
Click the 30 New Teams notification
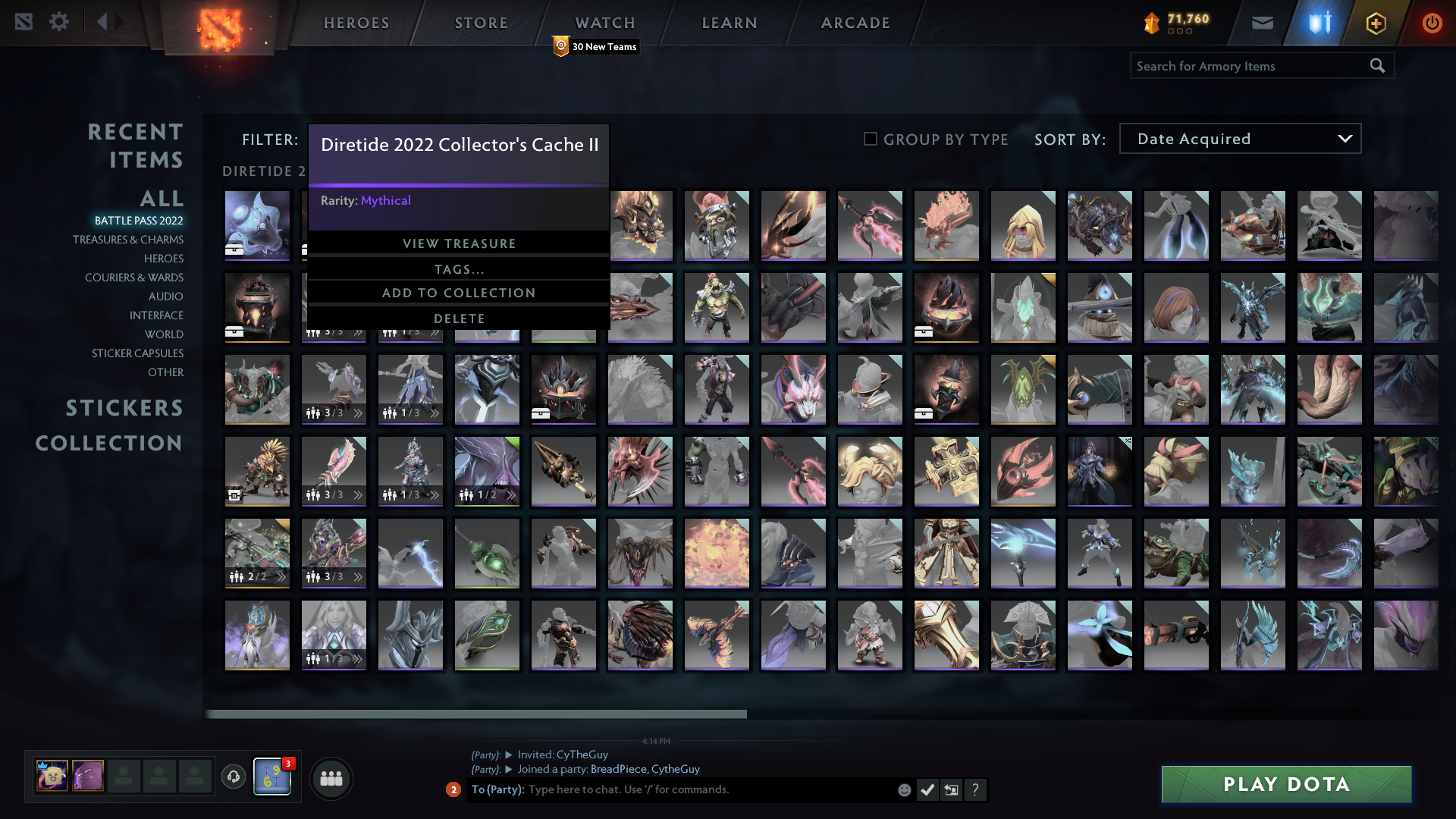[x=597, y=46]
